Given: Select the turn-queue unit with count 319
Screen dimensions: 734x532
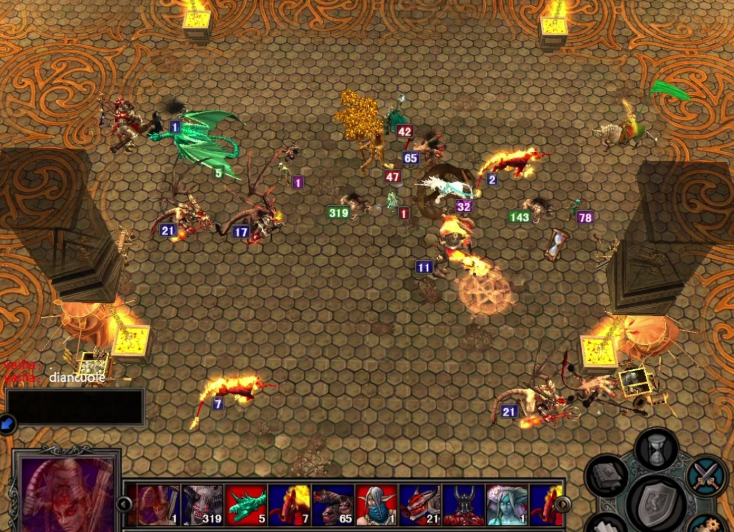Looking at the screenshot, I should pyautogui.click(x=201, y=506).
